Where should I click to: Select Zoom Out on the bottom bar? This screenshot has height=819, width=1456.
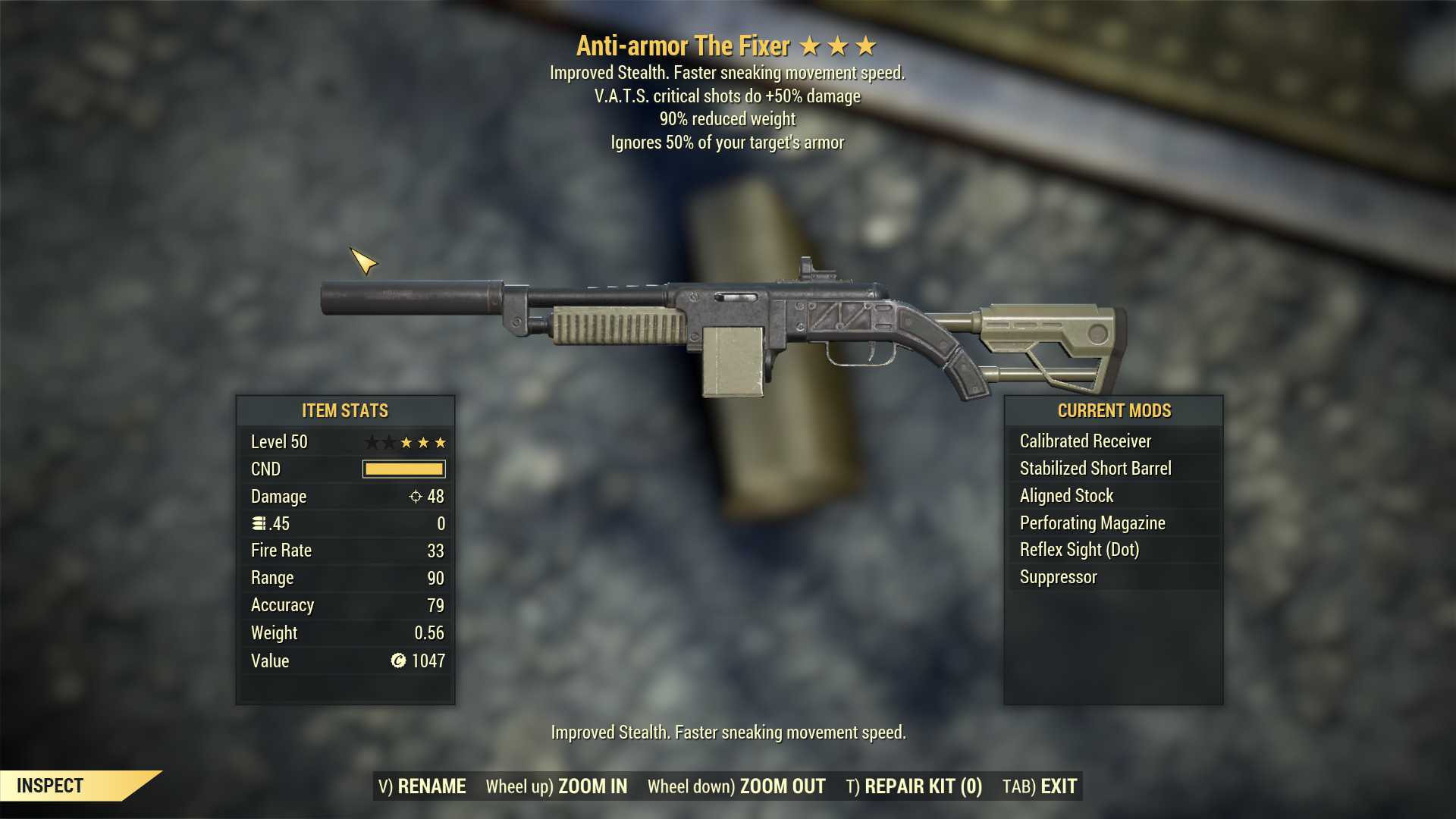coord(736,786)
